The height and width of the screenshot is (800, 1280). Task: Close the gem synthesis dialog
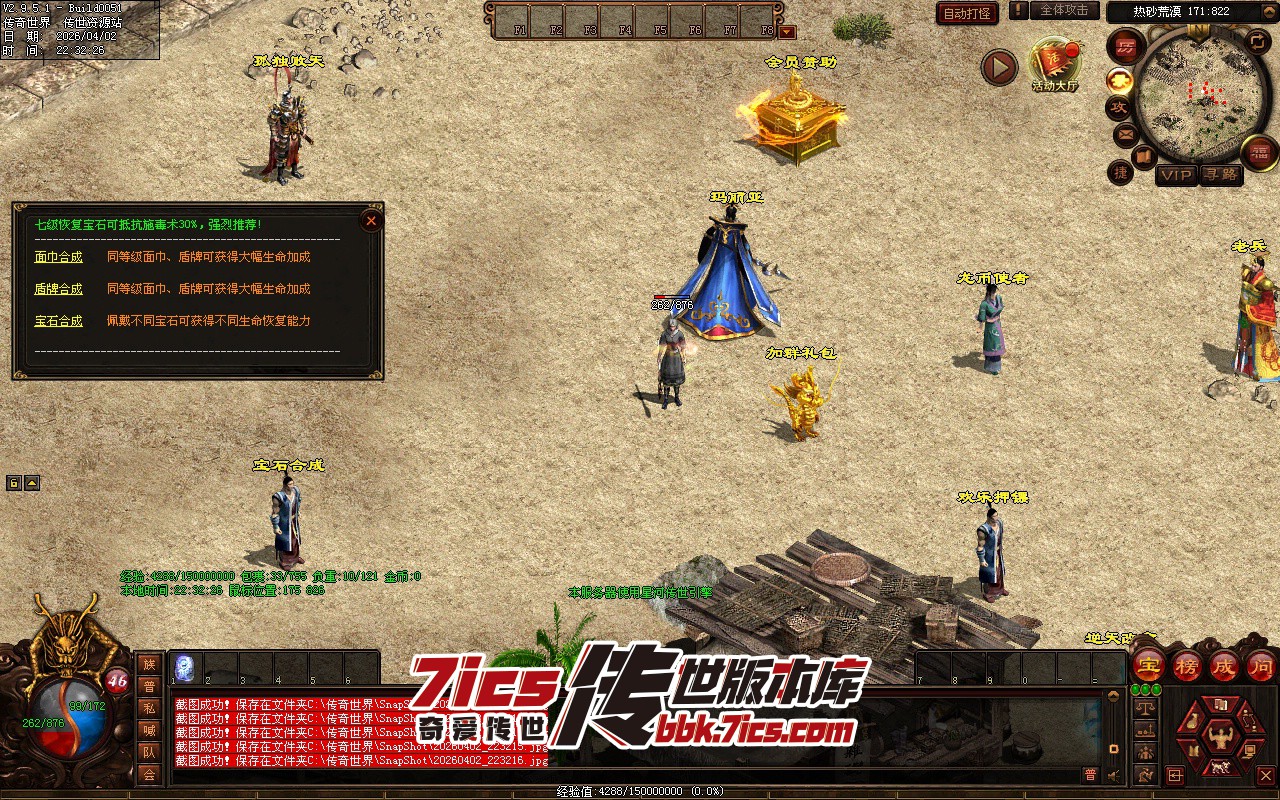click(x=371, y=220)
